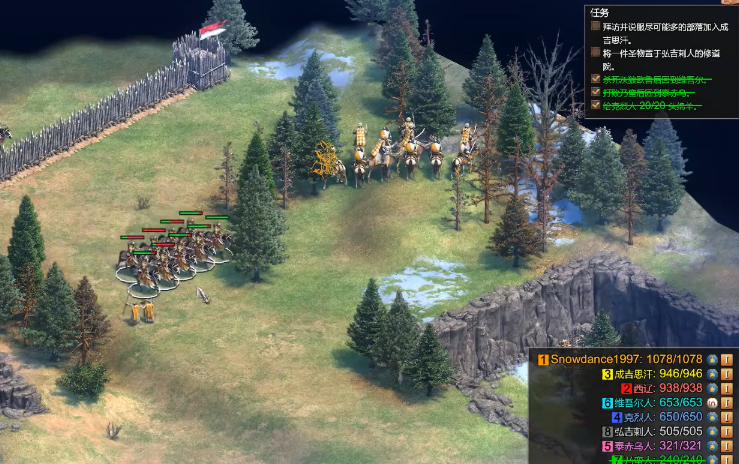
Task: Click the orange button beside 泰赤乌人
Action: click(728, 446)
